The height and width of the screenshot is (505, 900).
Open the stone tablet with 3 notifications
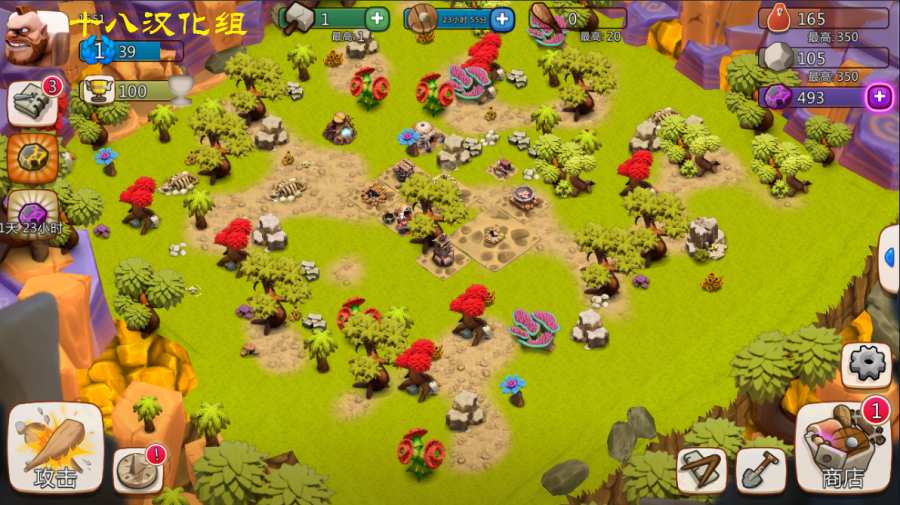(x=32, y=103)
